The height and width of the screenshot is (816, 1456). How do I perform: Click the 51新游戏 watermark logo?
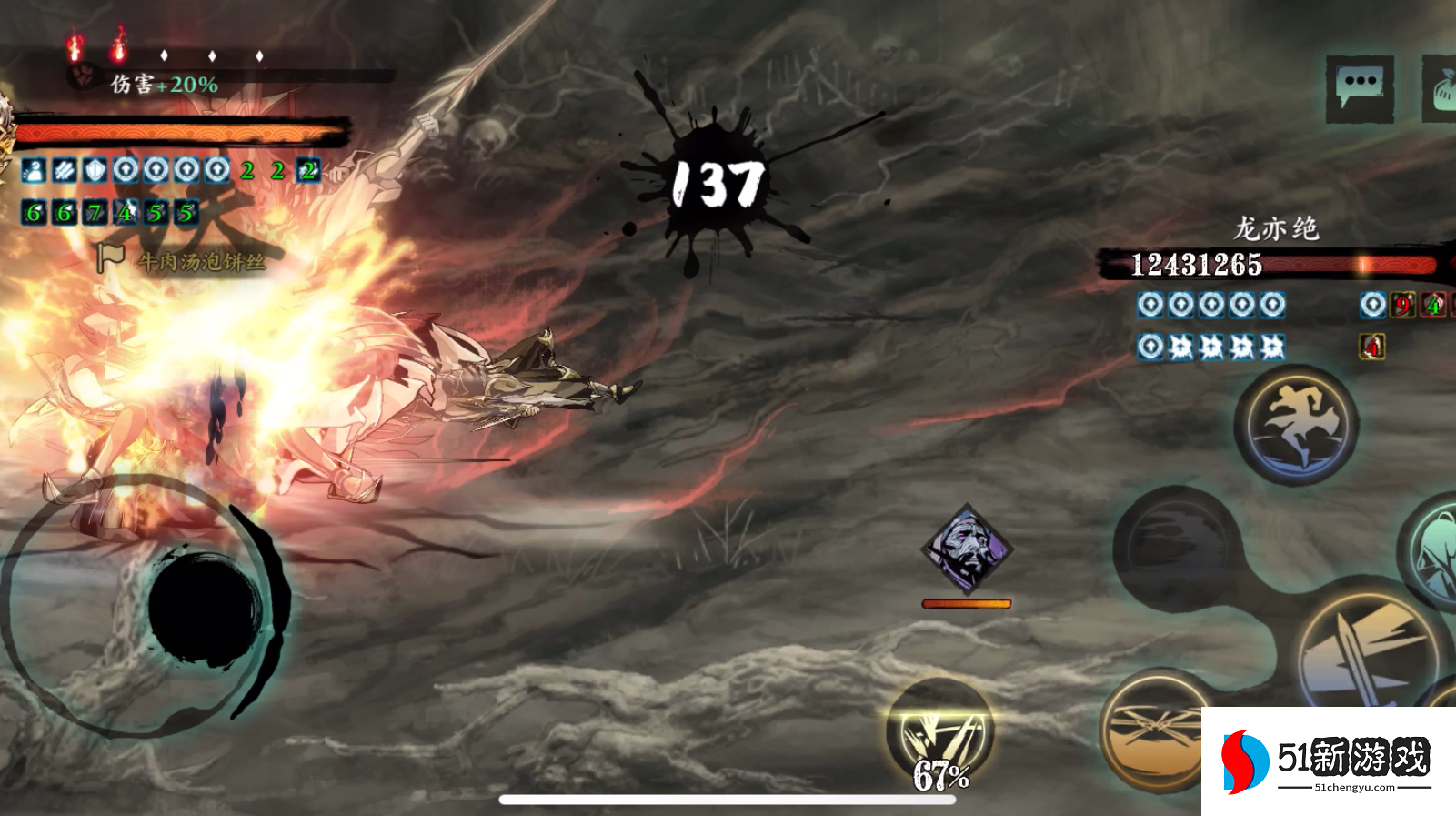[x=1328, y=761]
